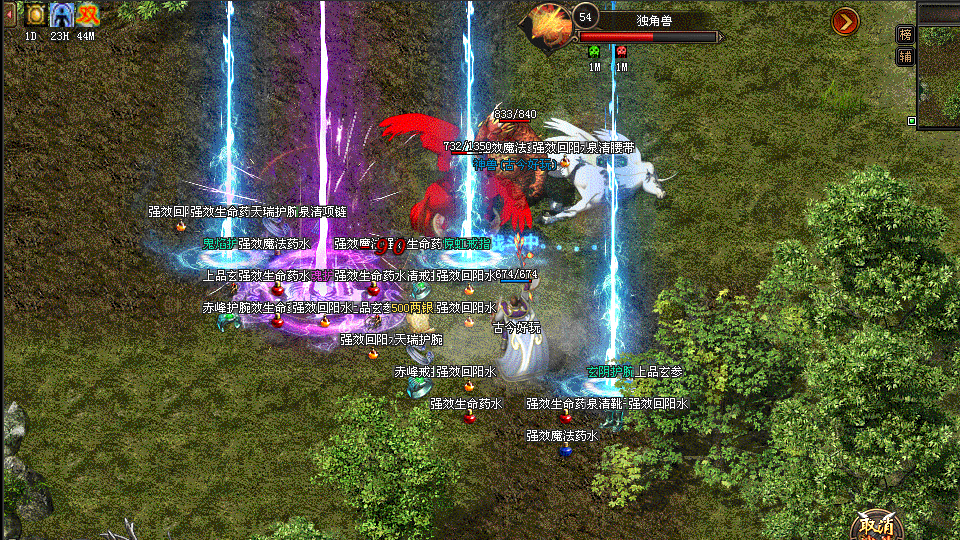Select the red 双 double bonus icon

(88, 14)
